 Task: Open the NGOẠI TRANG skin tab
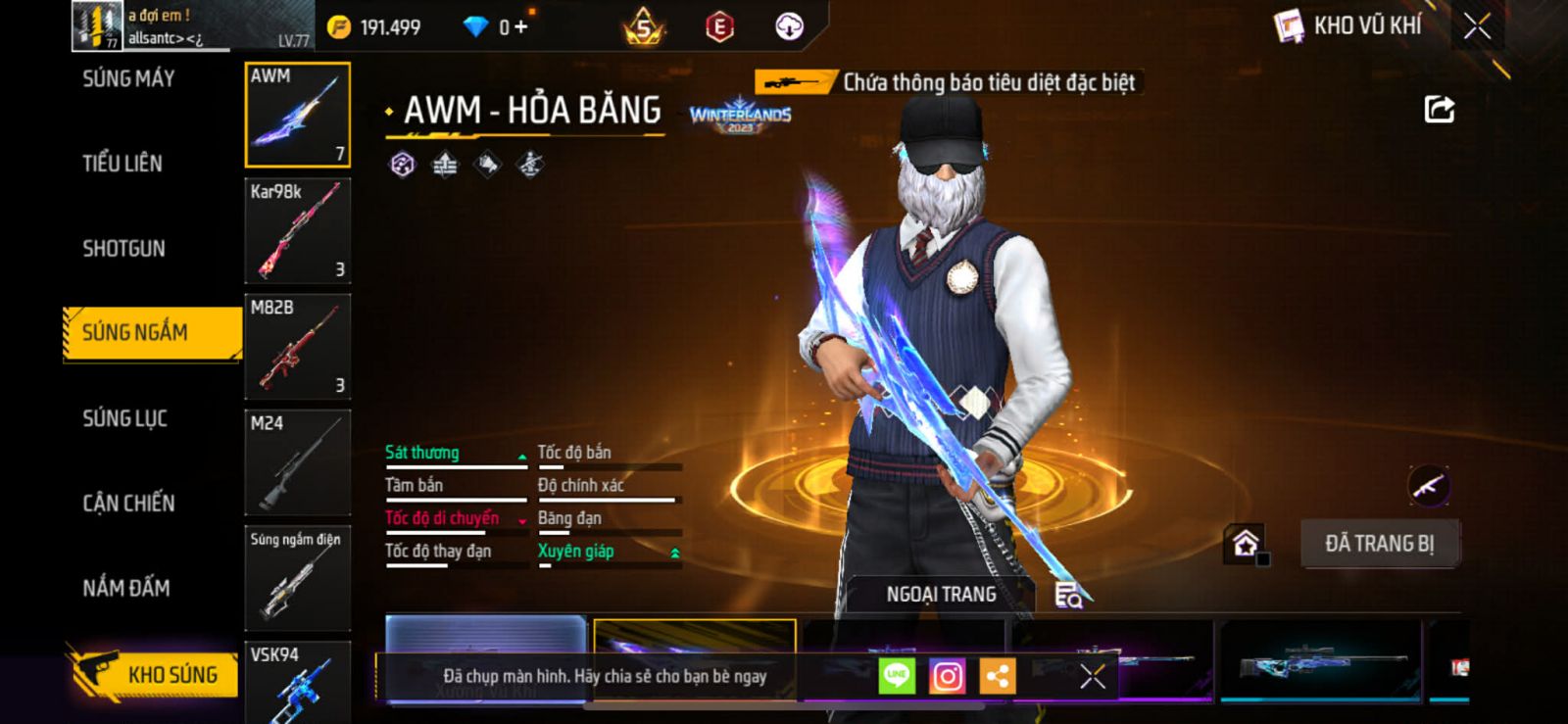pos(941,595)
